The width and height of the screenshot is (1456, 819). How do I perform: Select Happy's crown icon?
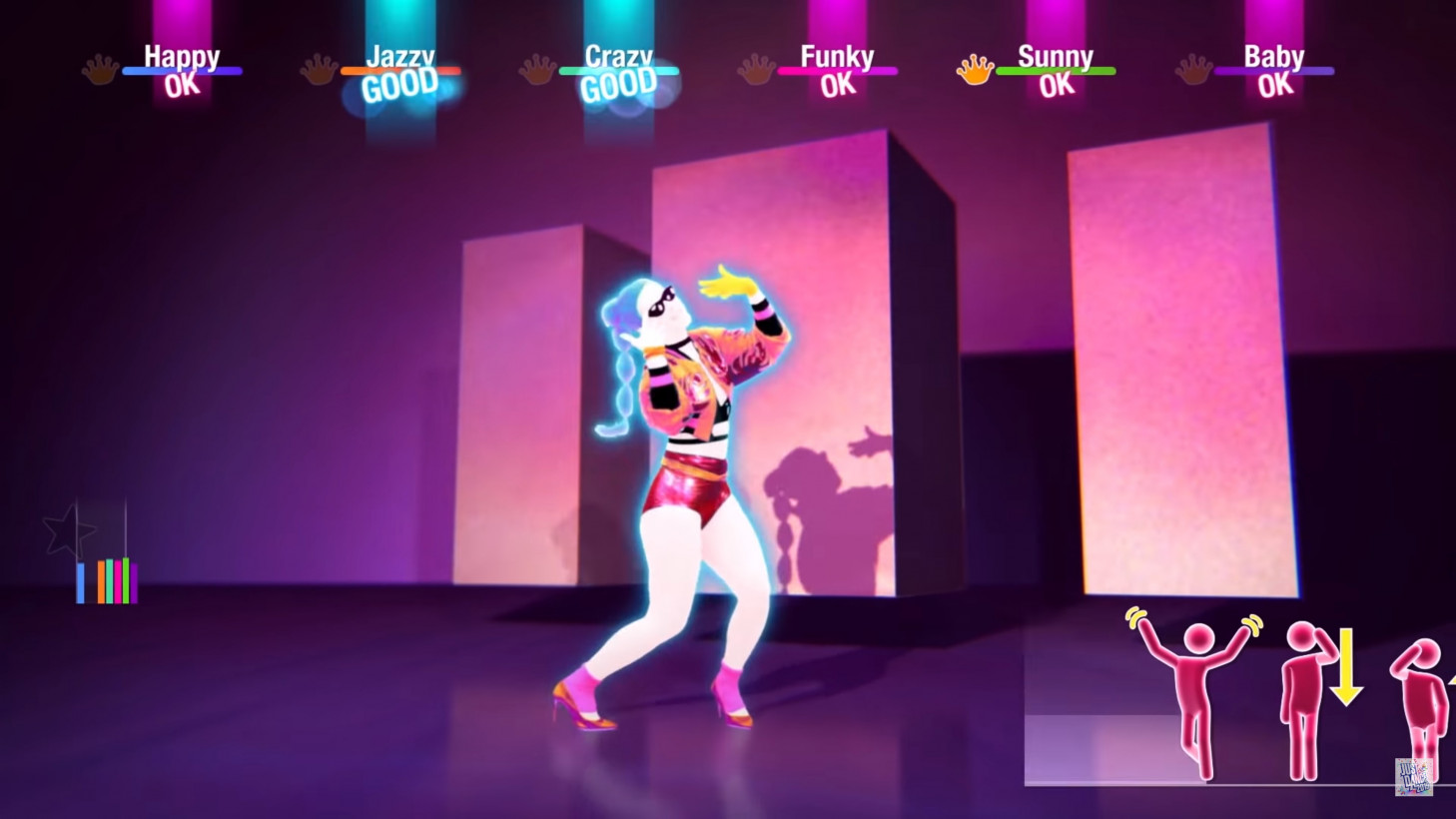pyautogui.click(x=100, y=70)
